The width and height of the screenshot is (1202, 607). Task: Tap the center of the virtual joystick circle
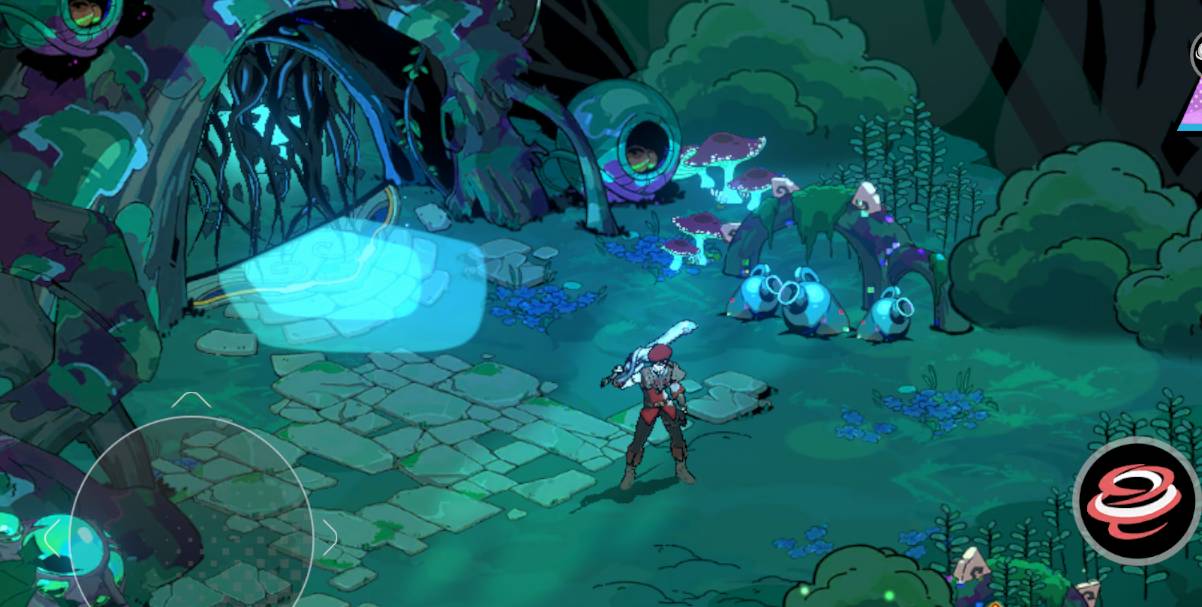tap(191, 535)
